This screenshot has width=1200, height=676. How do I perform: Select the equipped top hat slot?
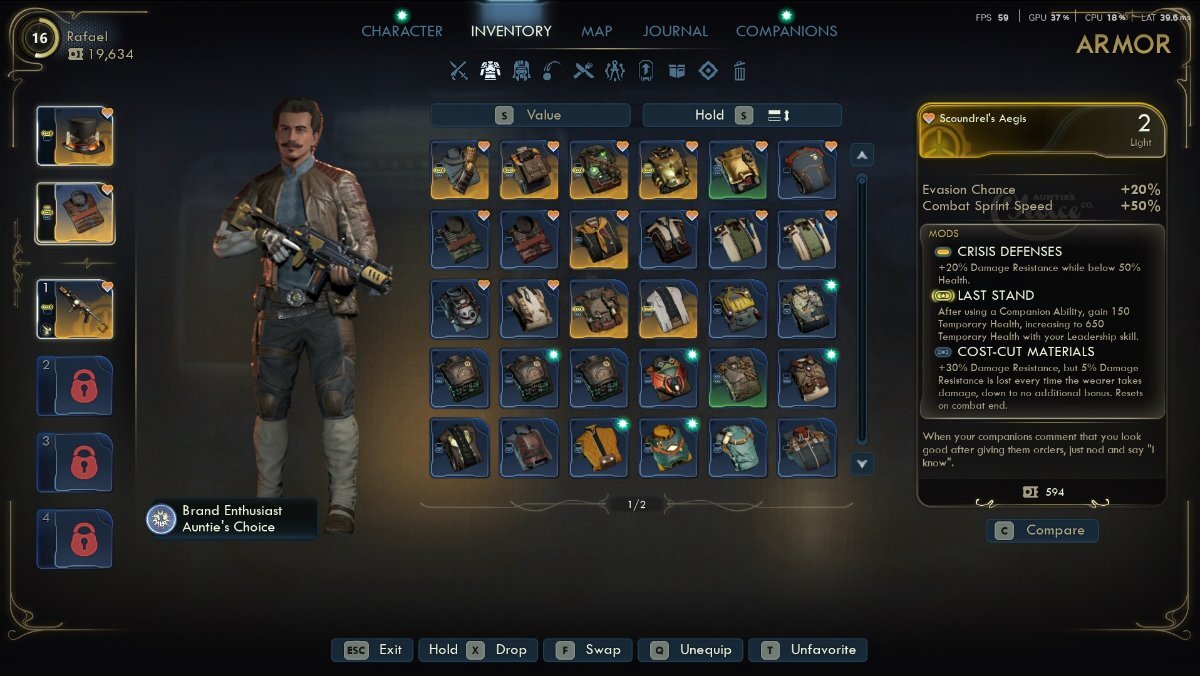coord(75,136)
